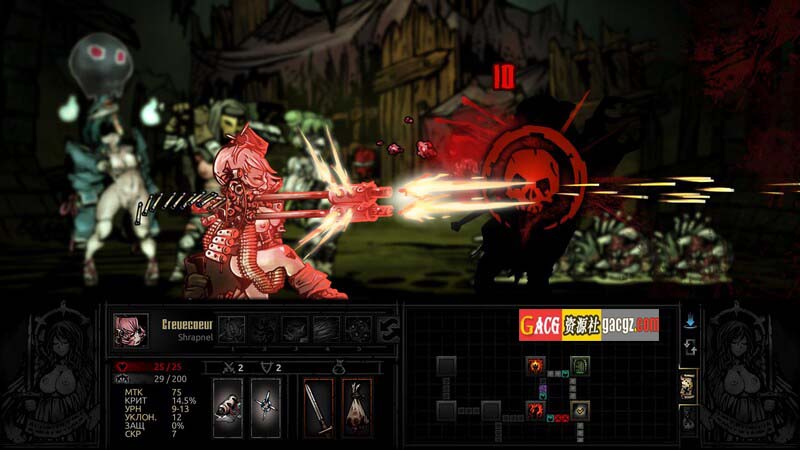The height and width of the screenshot is (450, 800).
Task: Select the flame icon room on map
Action: (x=536, y=366)
